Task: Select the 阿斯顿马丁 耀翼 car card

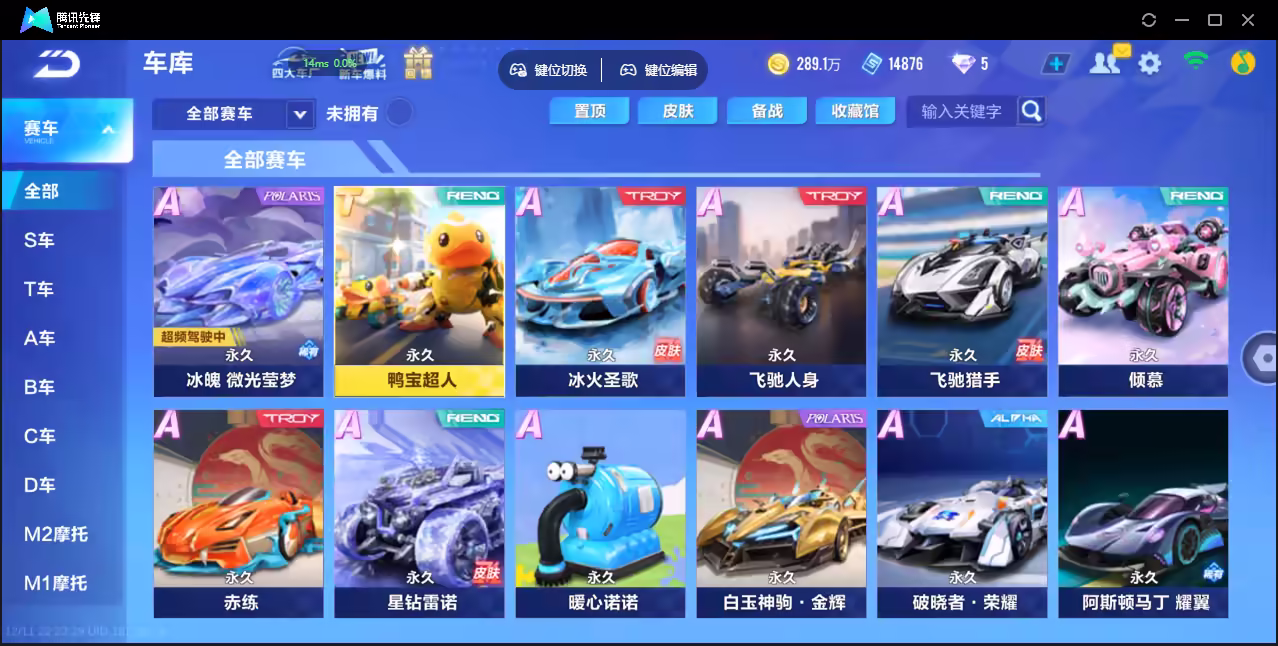Action: click(1143, 512)
